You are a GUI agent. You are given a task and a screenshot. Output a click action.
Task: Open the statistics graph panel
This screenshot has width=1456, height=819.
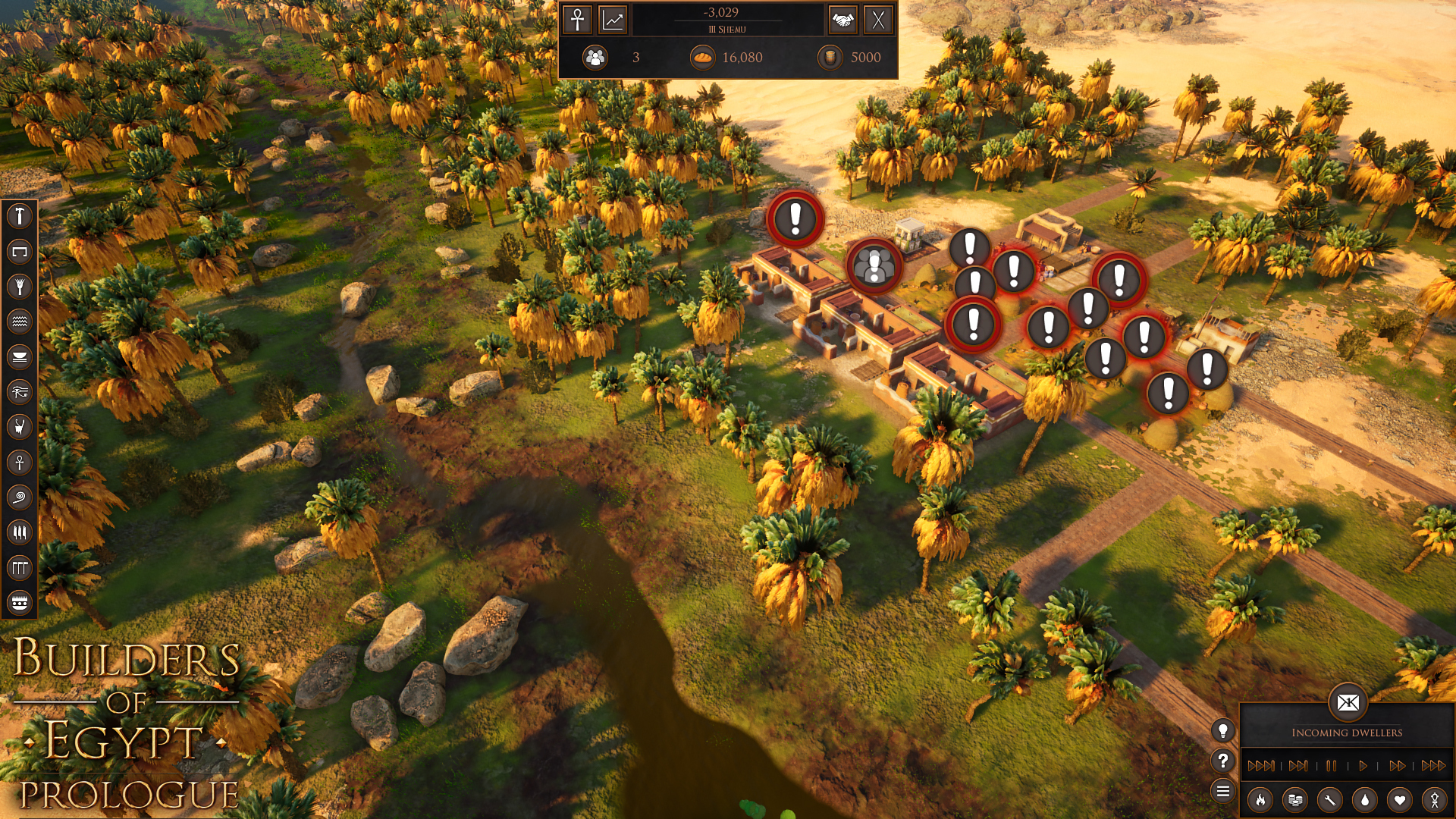pyautogui.click(x=612, y=20)
